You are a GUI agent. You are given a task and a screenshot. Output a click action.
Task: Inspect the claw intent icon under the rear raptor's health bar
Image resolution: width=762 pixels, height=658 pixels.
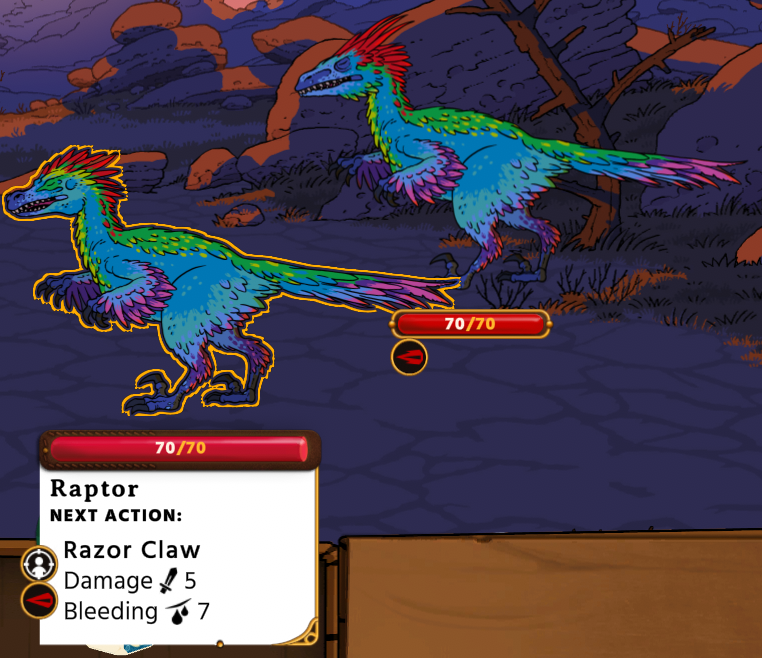(x=409, y=356)
